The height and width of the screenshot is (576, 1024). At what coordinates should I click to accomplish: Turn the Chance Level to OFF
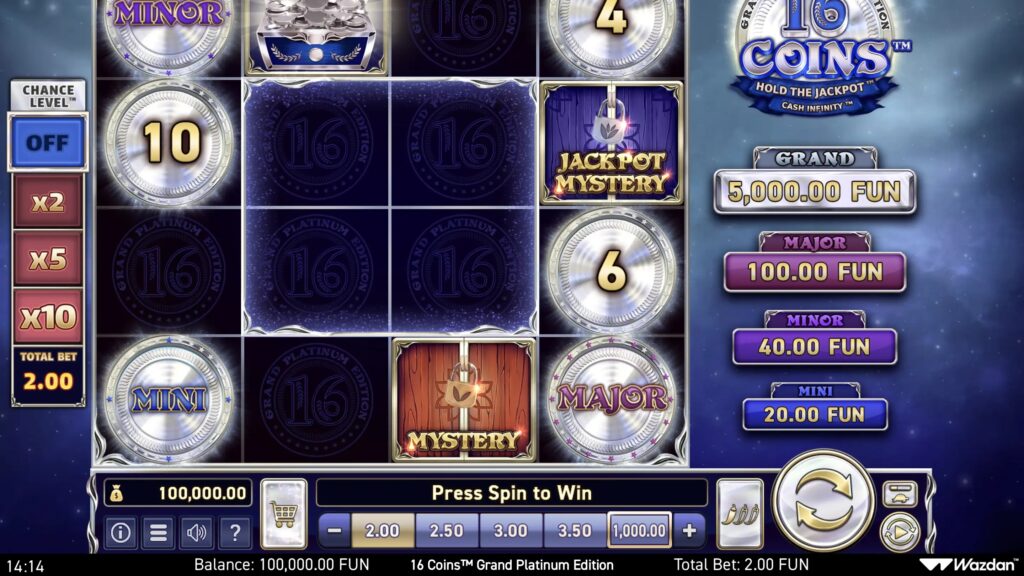(x=47, y=142)
